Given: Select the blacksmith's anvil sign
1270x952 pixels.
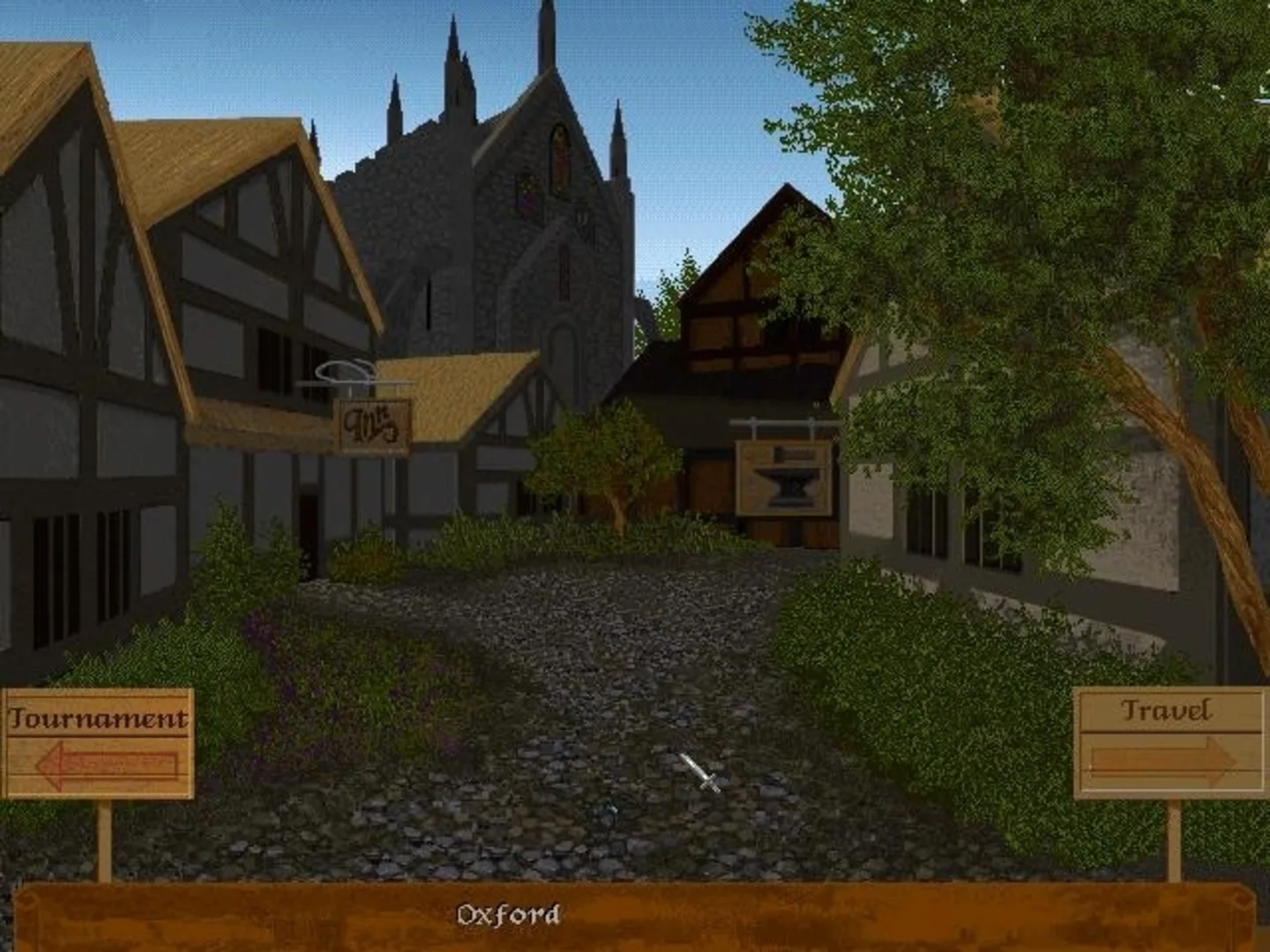Looking at the screenshot, I should click(783, 476).
